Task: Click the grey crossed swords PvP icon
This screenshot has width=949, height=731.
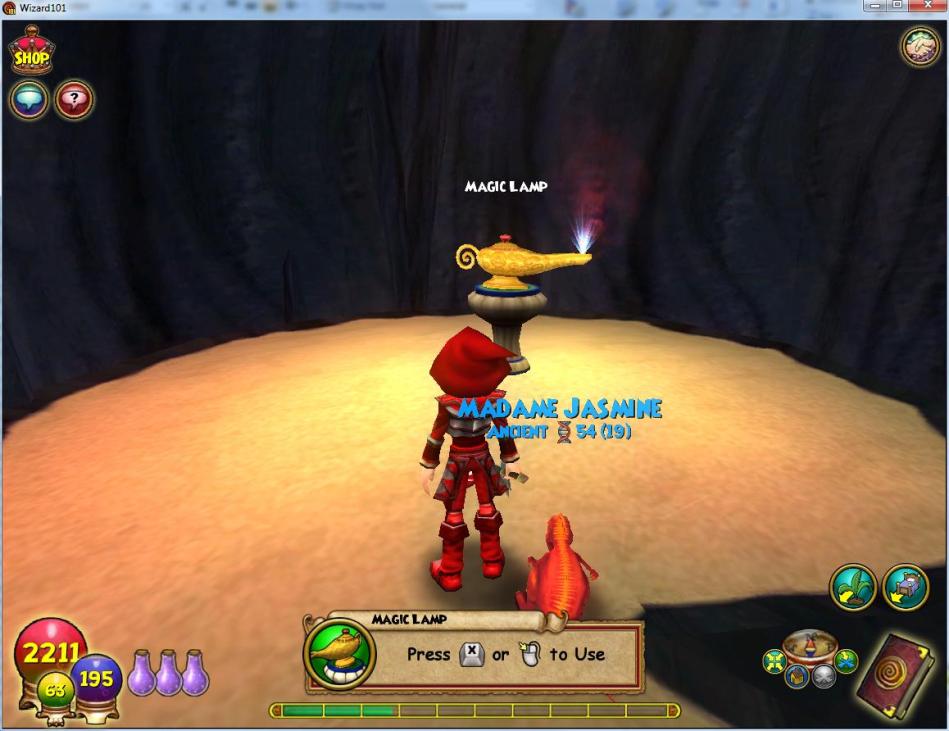Action: [x=822, y=679]
